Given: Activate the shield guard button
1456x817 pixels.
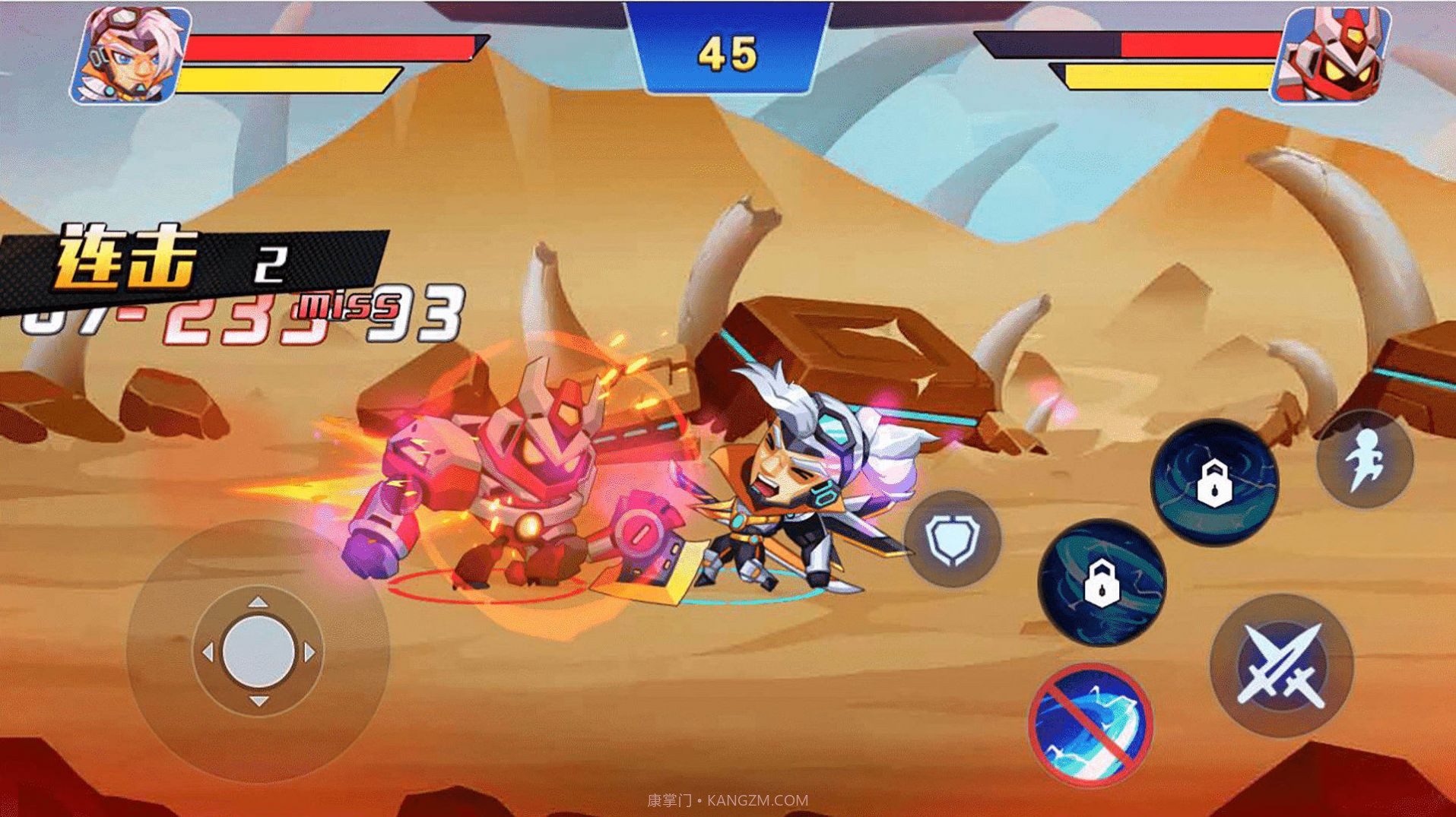Looking at the screenshot, I should (952, 539).
